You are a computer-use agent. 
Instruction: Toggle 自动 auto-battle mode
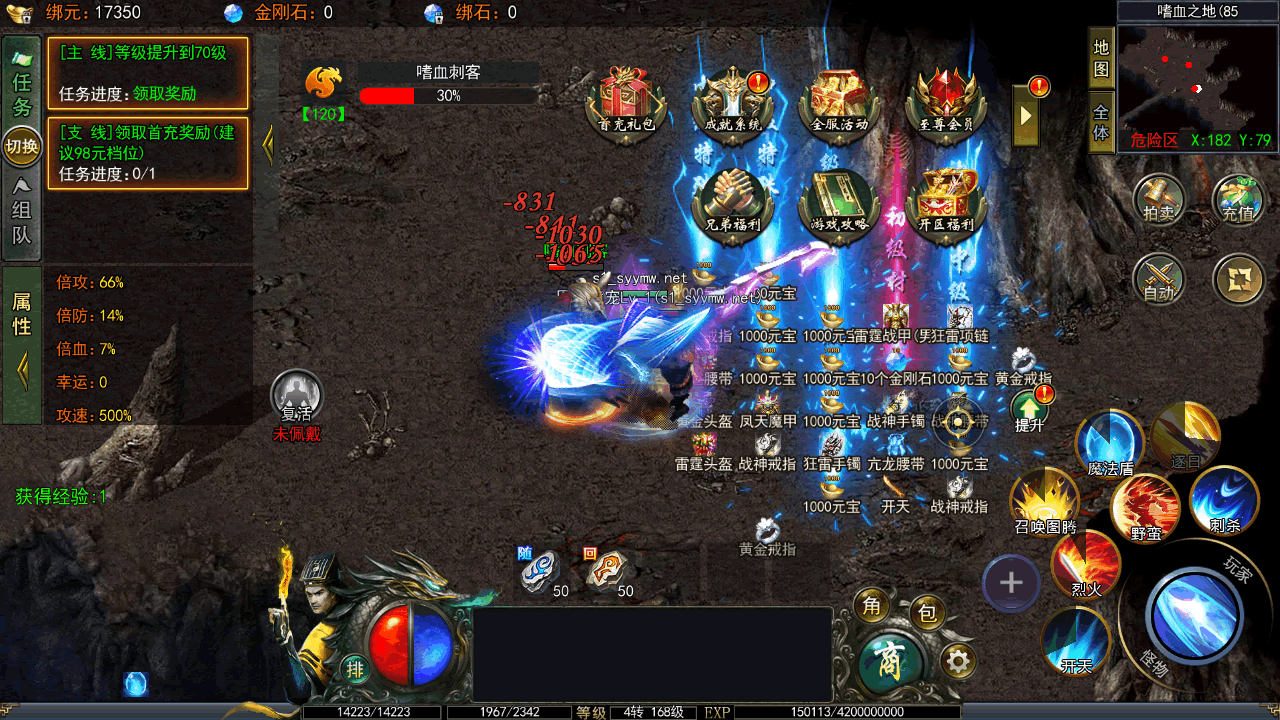pyautogui.click(x=1159, y=278)
